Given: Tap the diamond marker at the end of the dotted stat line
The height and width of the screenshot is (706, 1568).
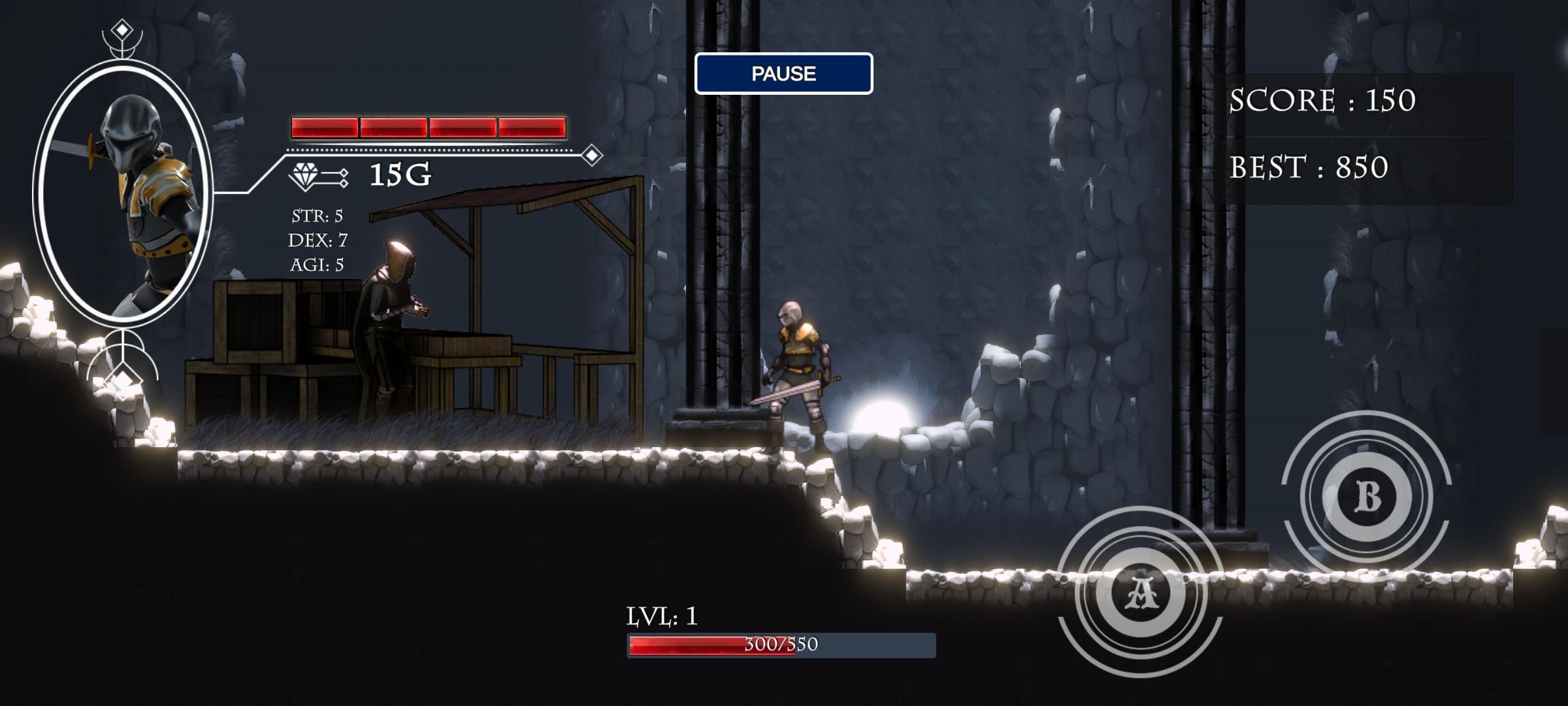Looking at the screenshot, I should point(590,156).
